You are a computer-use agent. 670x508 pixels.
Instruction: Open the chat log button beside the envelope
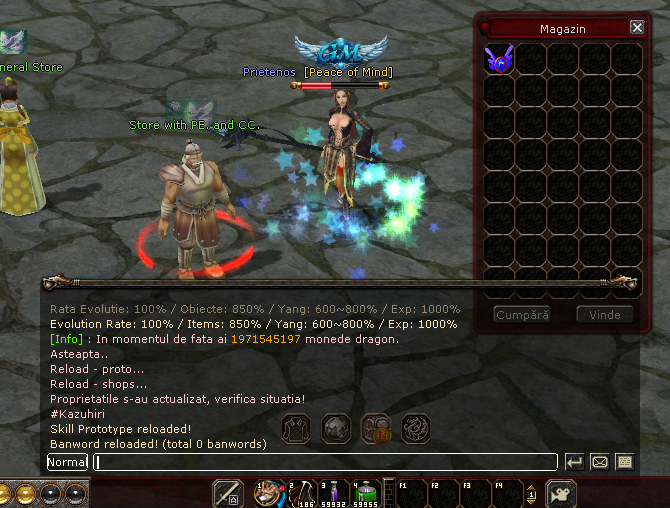pyautogui.click(x=625, y=462)
